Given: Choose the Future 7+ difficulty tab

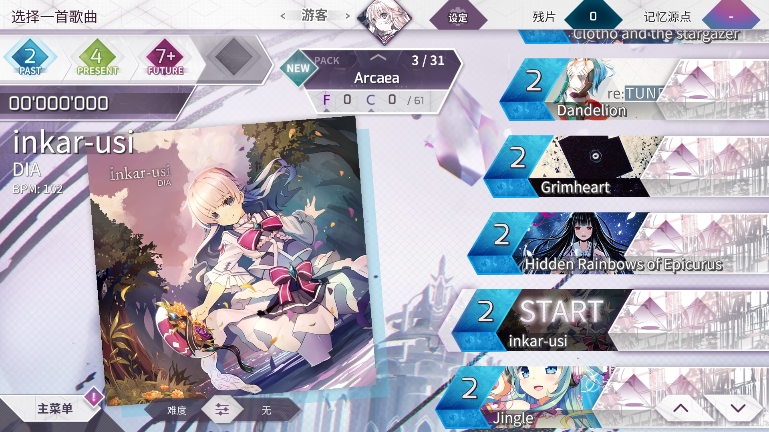Looking at the screenshot, I should click(165, 57).
